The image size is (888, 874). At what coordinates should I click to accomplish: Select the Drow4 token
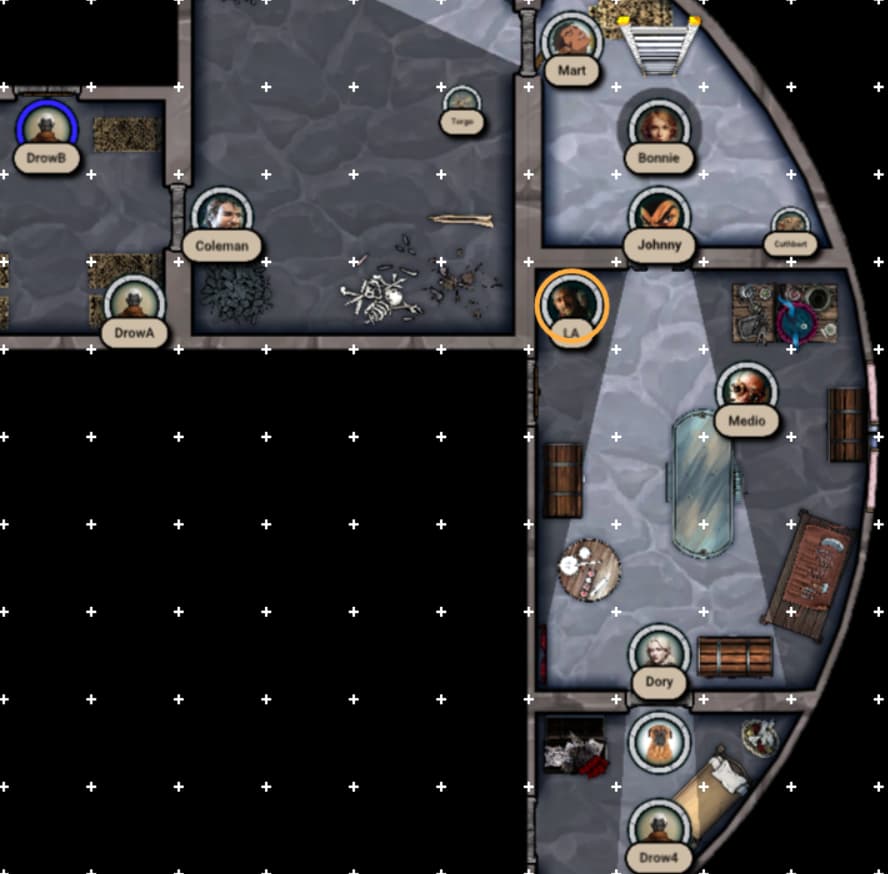point(659,828)
